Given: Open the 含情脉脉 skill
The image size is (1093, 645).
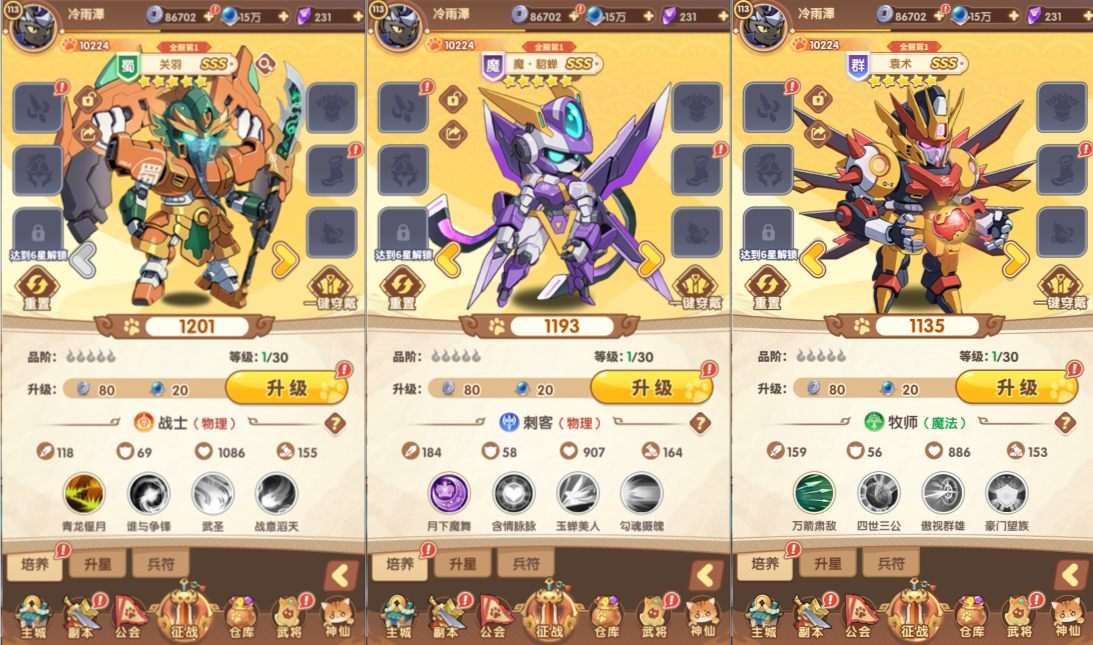Looking at the screenshot, I should coord(513,493).
